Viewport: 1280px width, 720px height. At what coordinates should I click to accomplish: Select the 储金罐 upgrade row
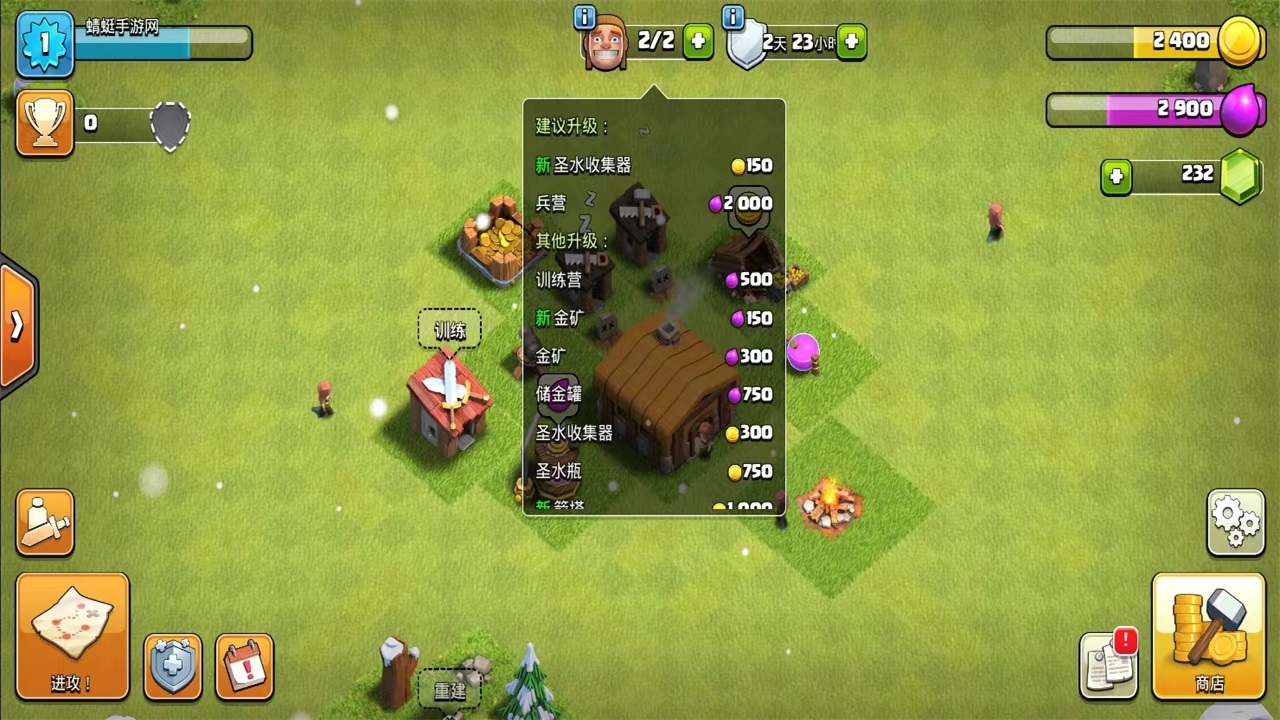click(x=653, y=394)
